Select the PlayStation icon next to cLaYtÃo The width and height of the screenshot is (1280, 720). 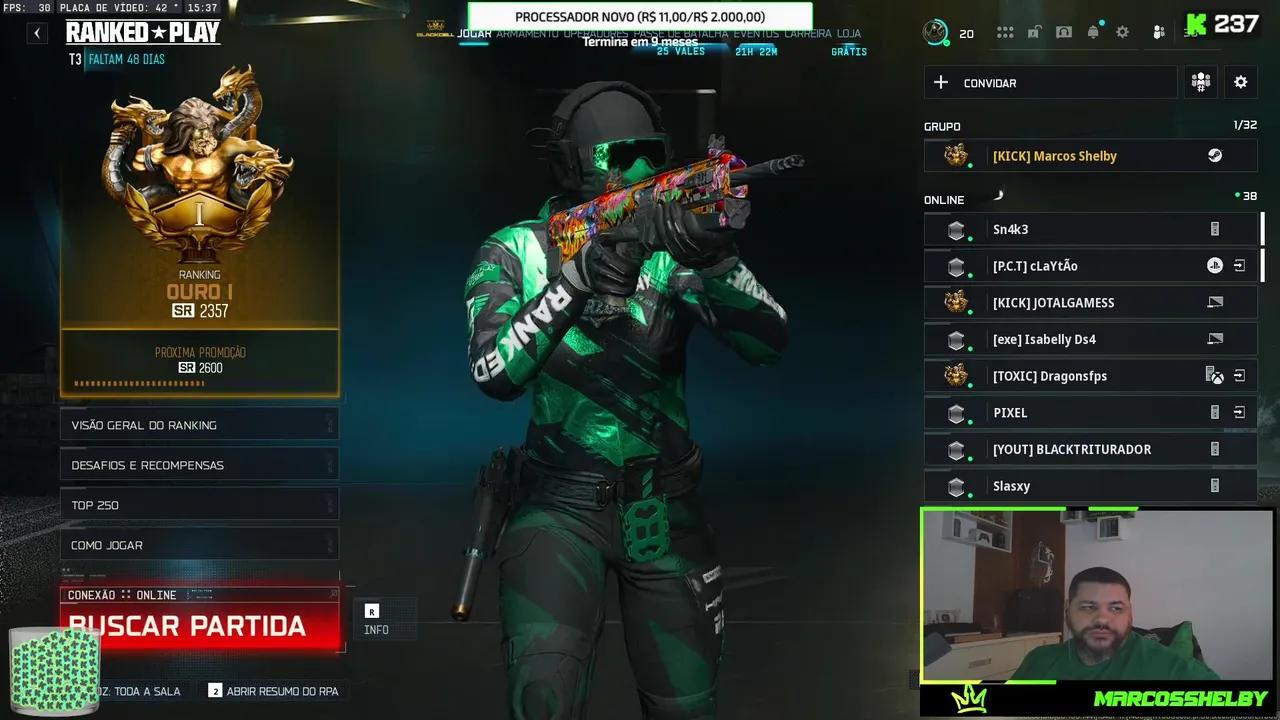(1215, 265)
